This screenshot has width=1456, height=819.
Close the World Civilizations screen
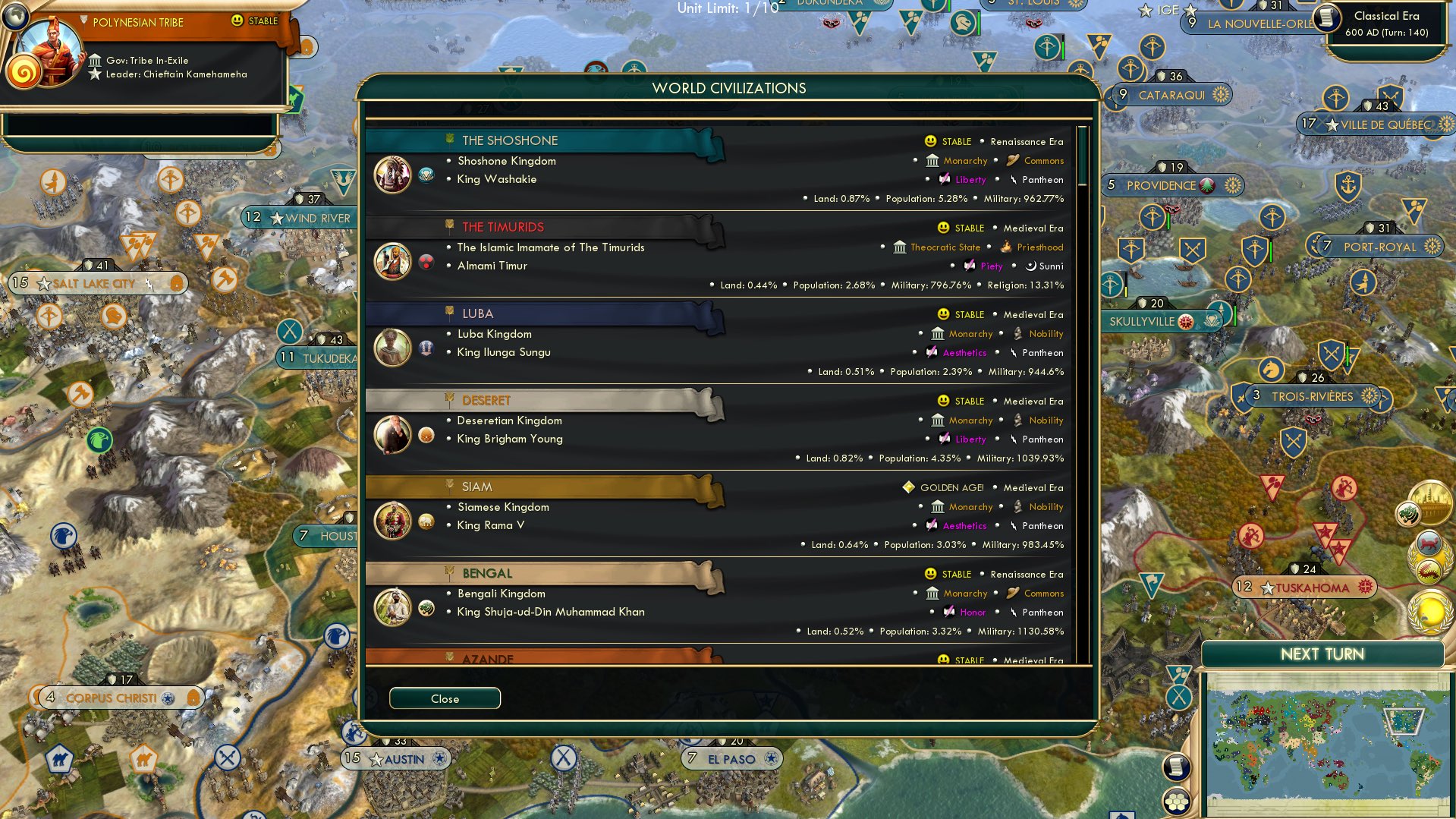(445, 698)
